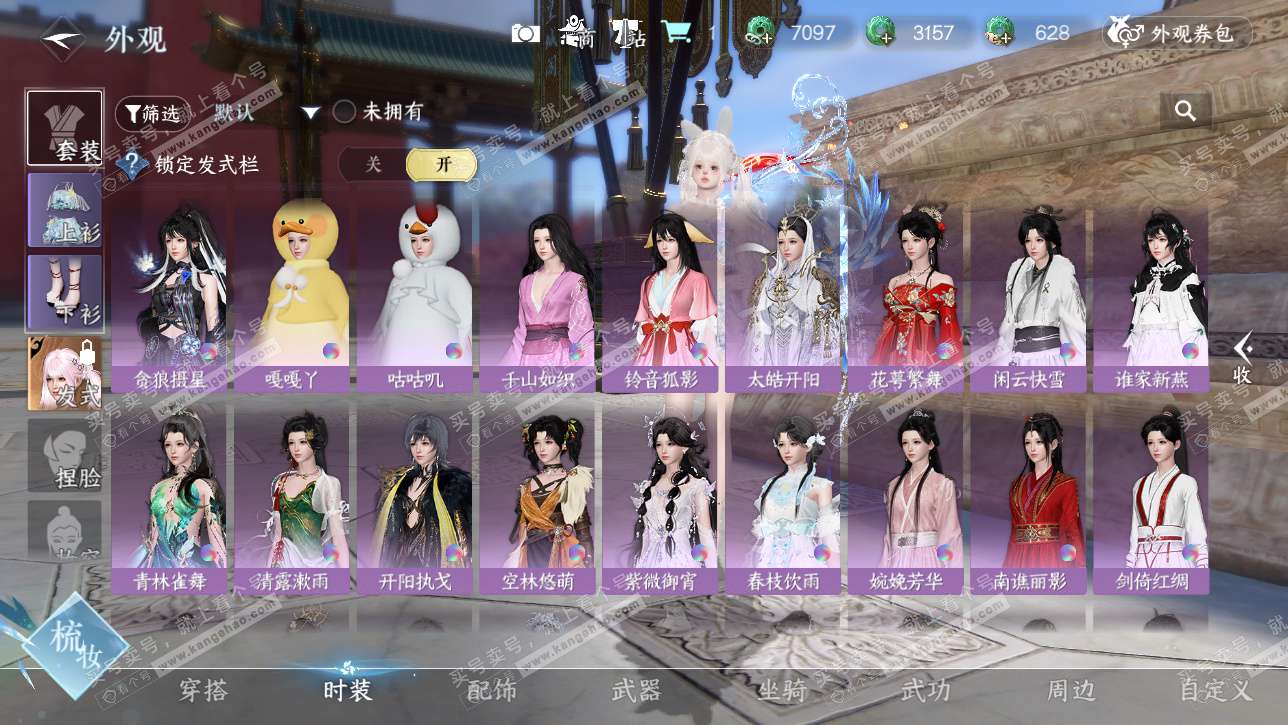This screenshot has height=725, width=1288.
Task: Open the 筛选 filter button
Action: [152, 114]
